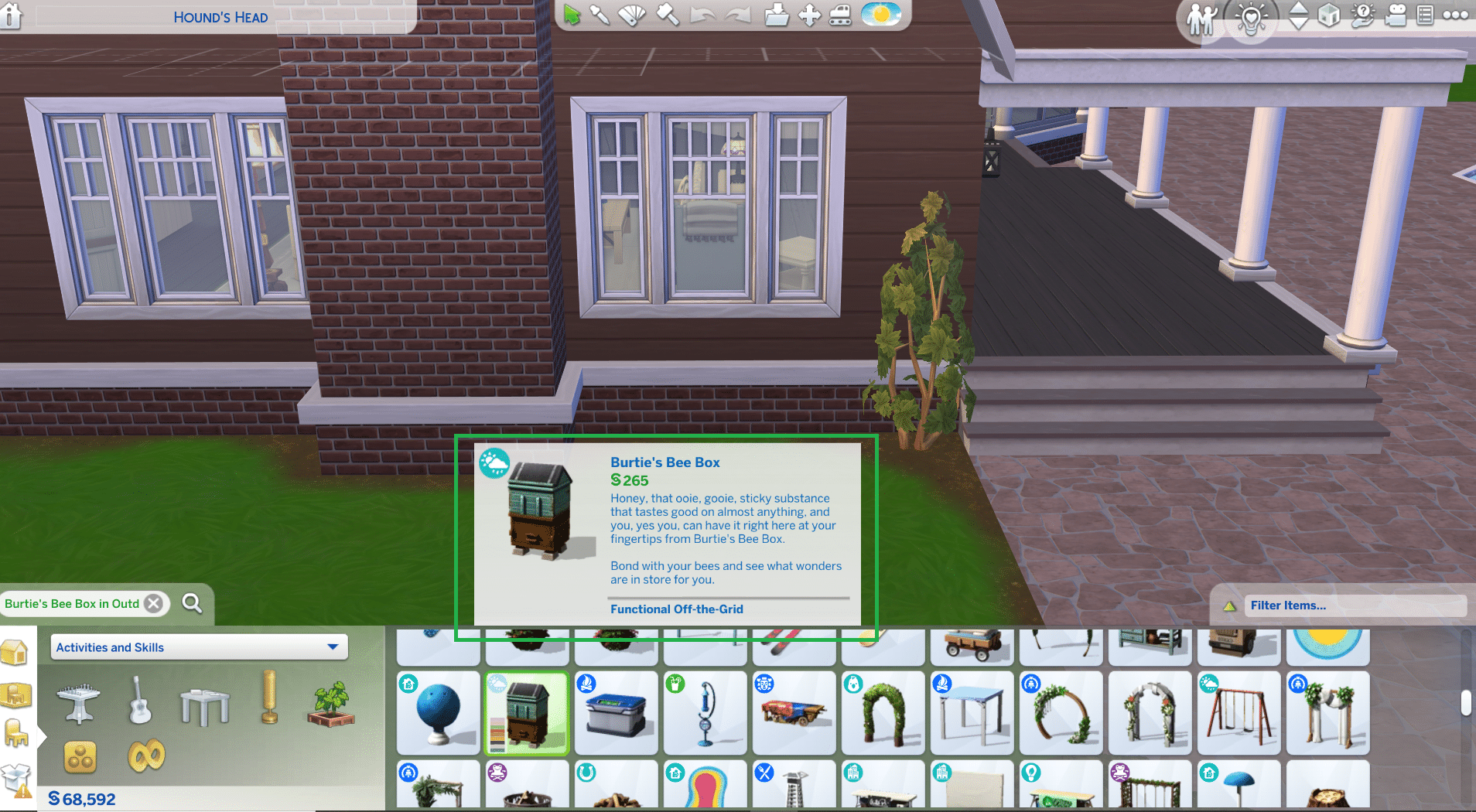
Task: Switch the lot to Live Mode
Action: click(1201, 16)
